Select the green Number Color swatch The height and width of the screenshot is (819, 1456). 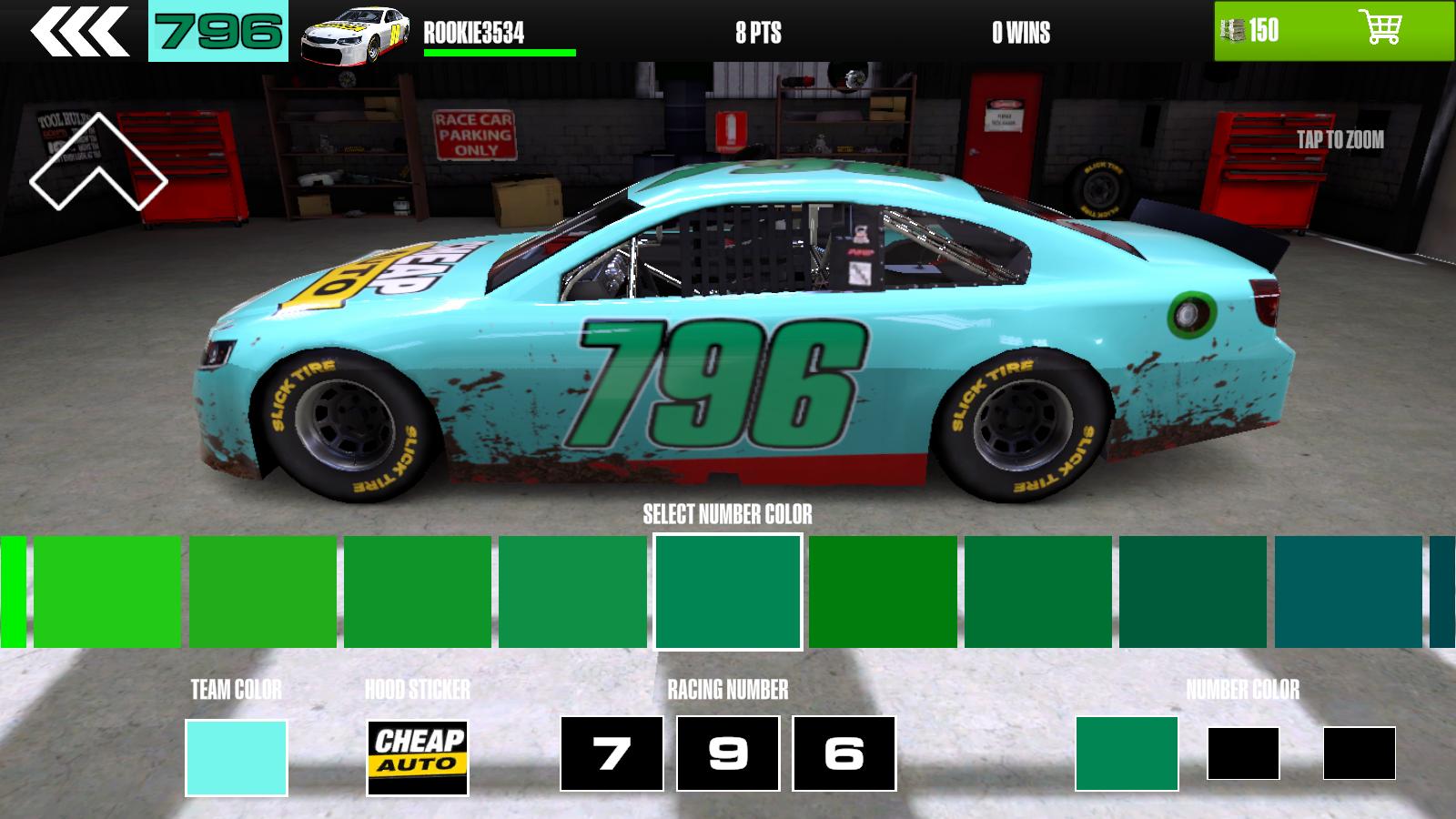1127,753
